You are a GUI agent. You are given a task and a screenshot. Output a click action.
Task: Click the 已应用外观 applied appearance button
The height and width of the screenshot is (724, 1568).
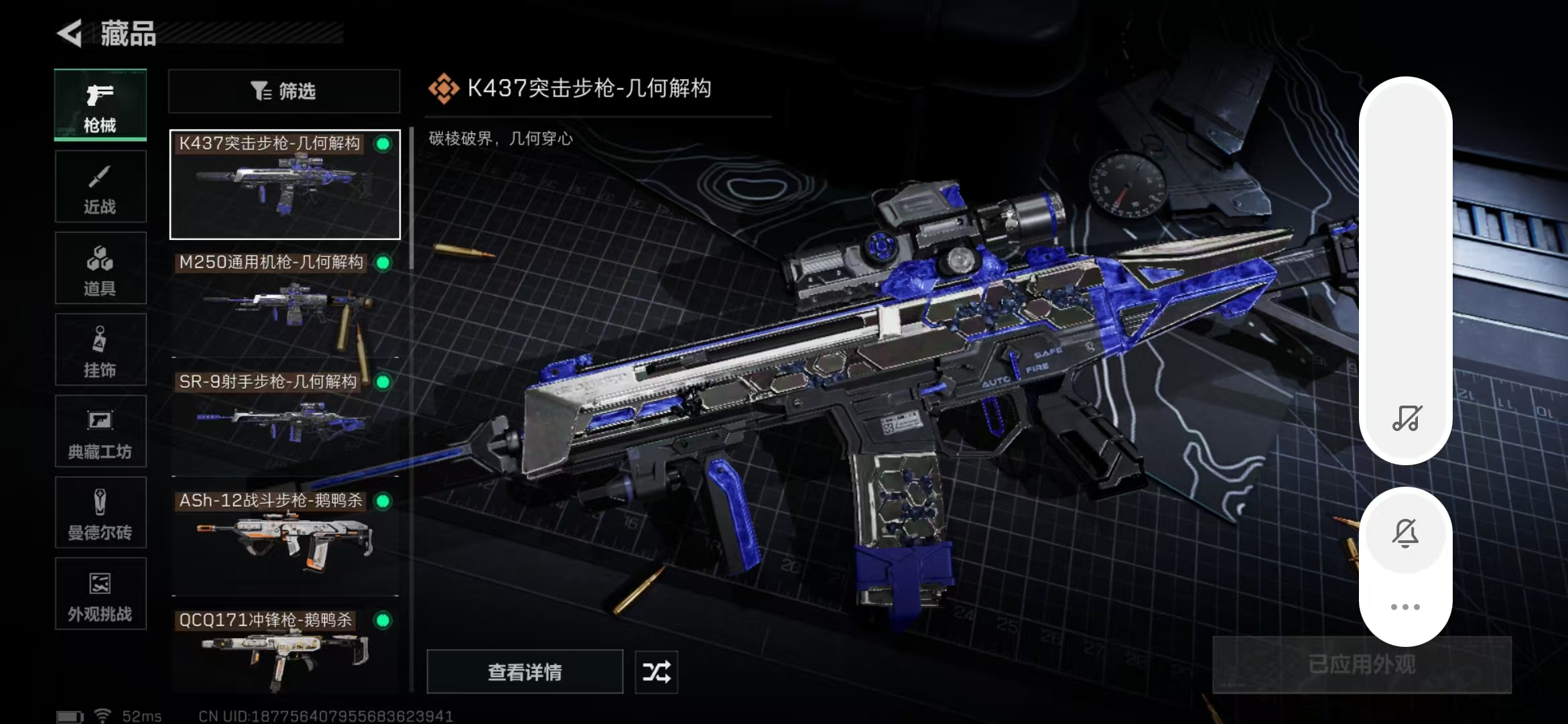click(x=1364, y=664)
